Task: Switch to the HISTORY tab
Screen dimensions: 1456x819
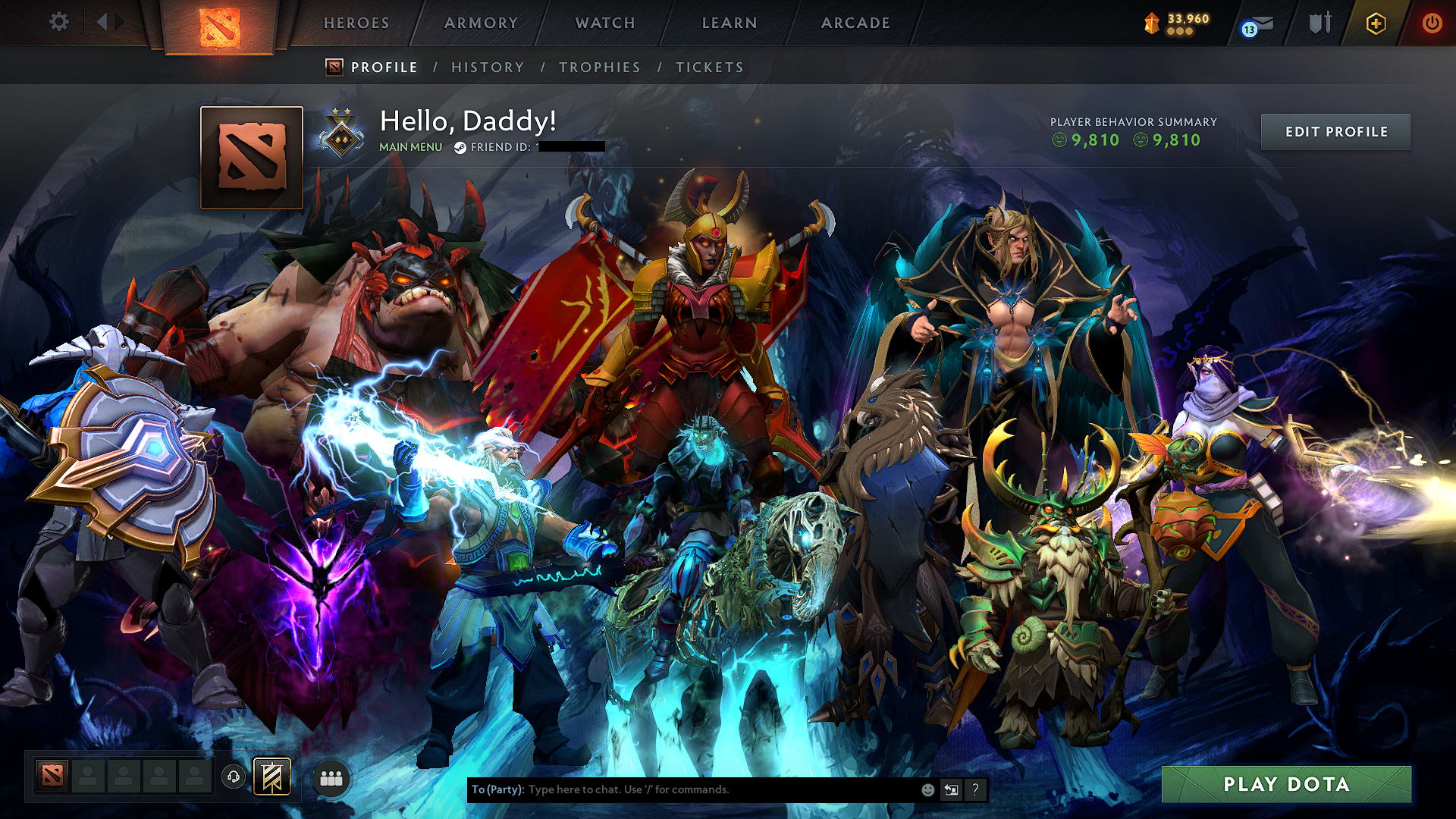Action: (x=488, y=67)
